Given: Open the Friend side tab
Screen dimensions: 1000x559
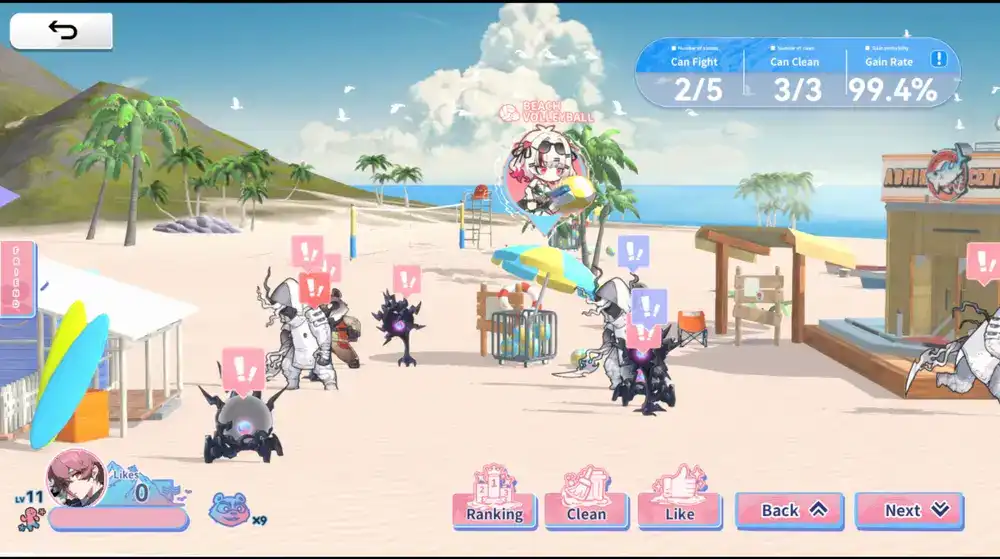Looking at the screenshot, I should (x=17, y=279).
